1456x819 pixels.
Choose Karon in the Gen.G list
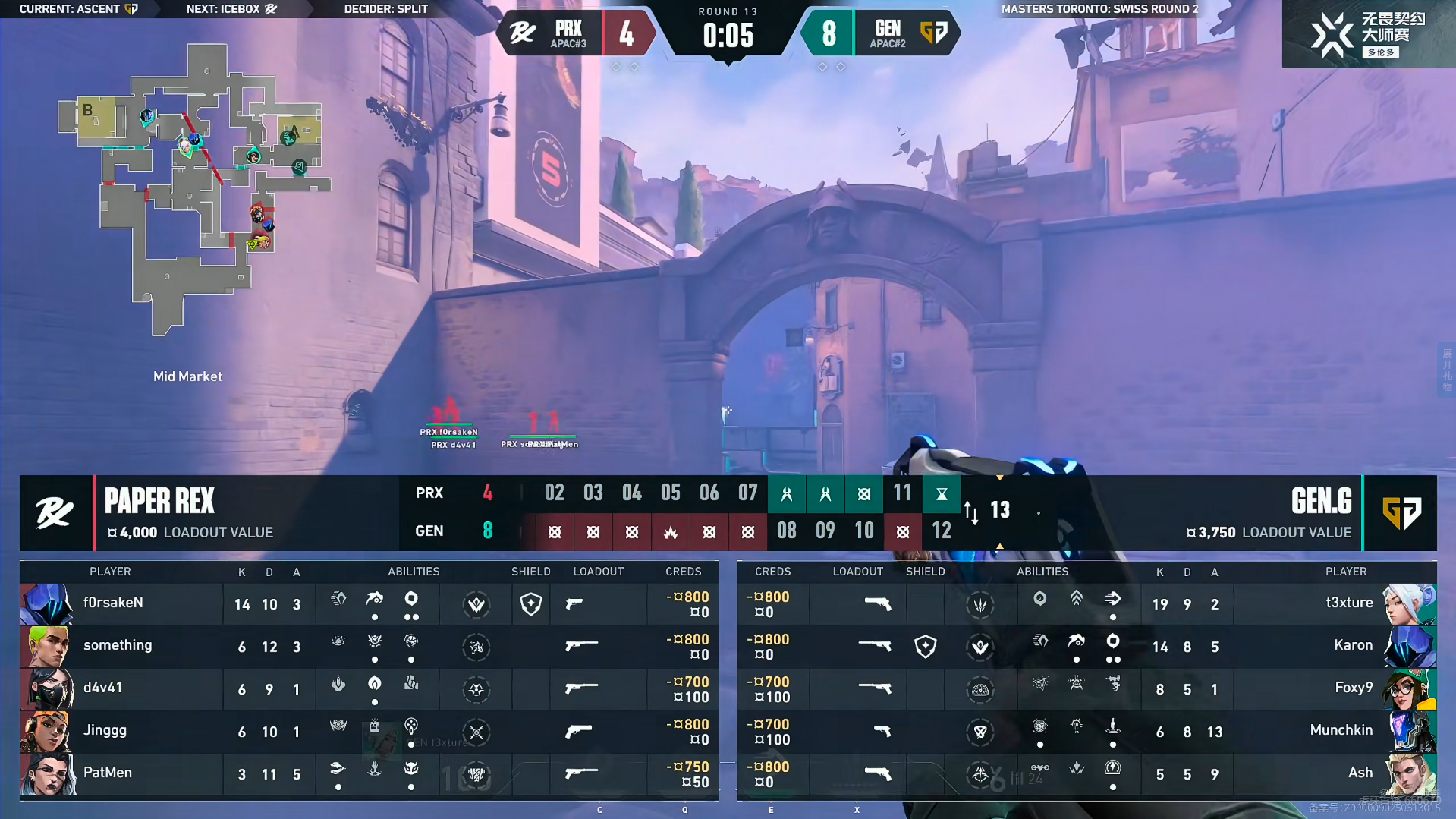tap(1335, 646)
